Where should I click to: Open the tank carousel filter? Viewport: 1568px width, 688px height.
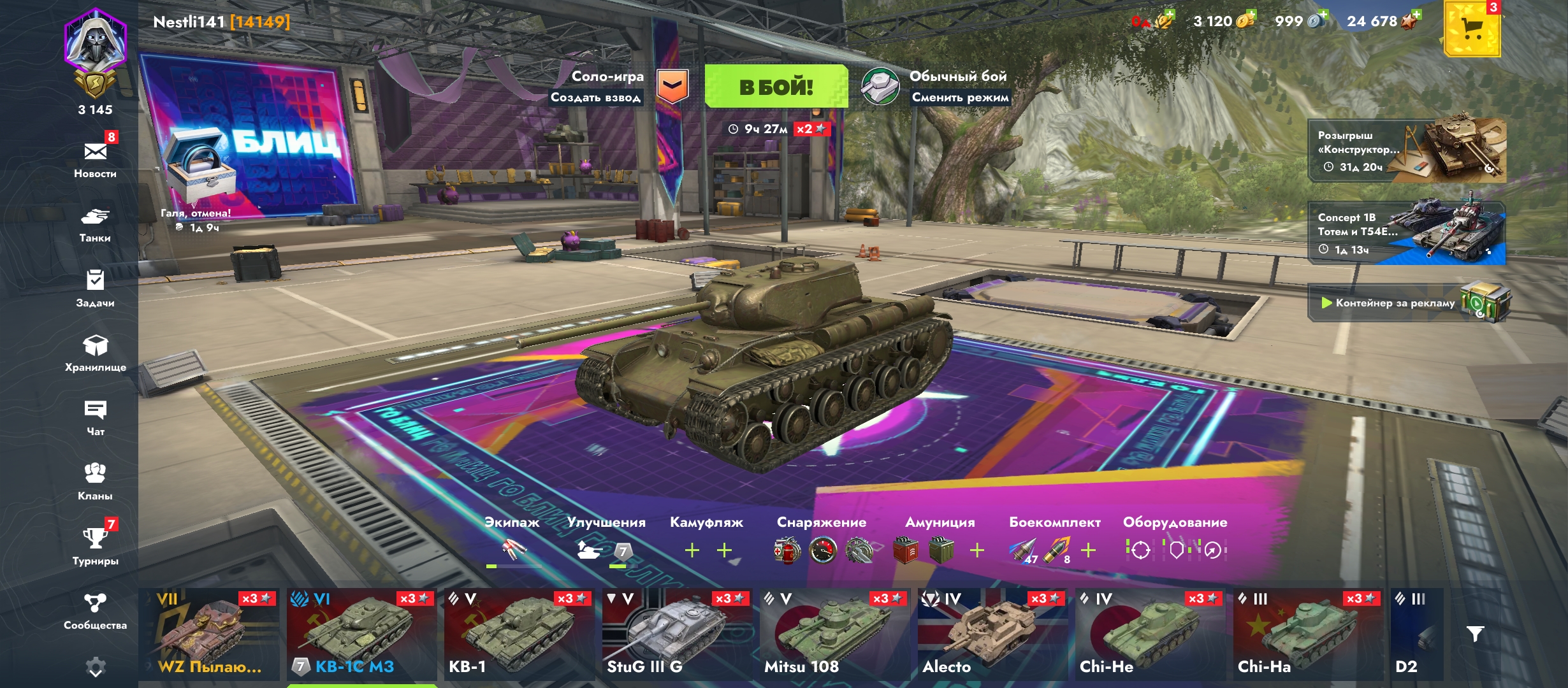pos(1475,634)
